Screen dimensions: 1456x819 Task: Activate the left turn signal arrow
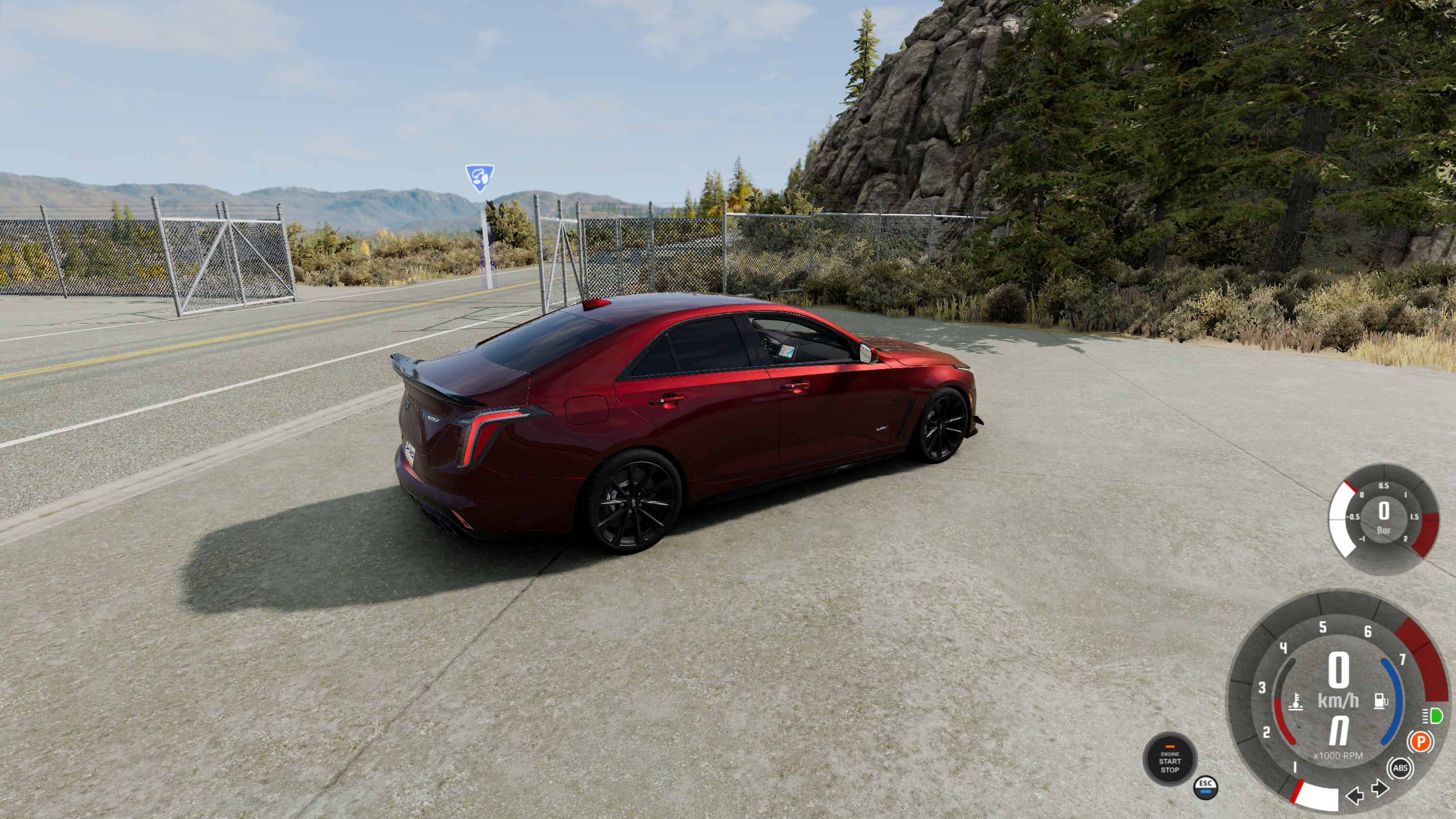click(1355, 795)
